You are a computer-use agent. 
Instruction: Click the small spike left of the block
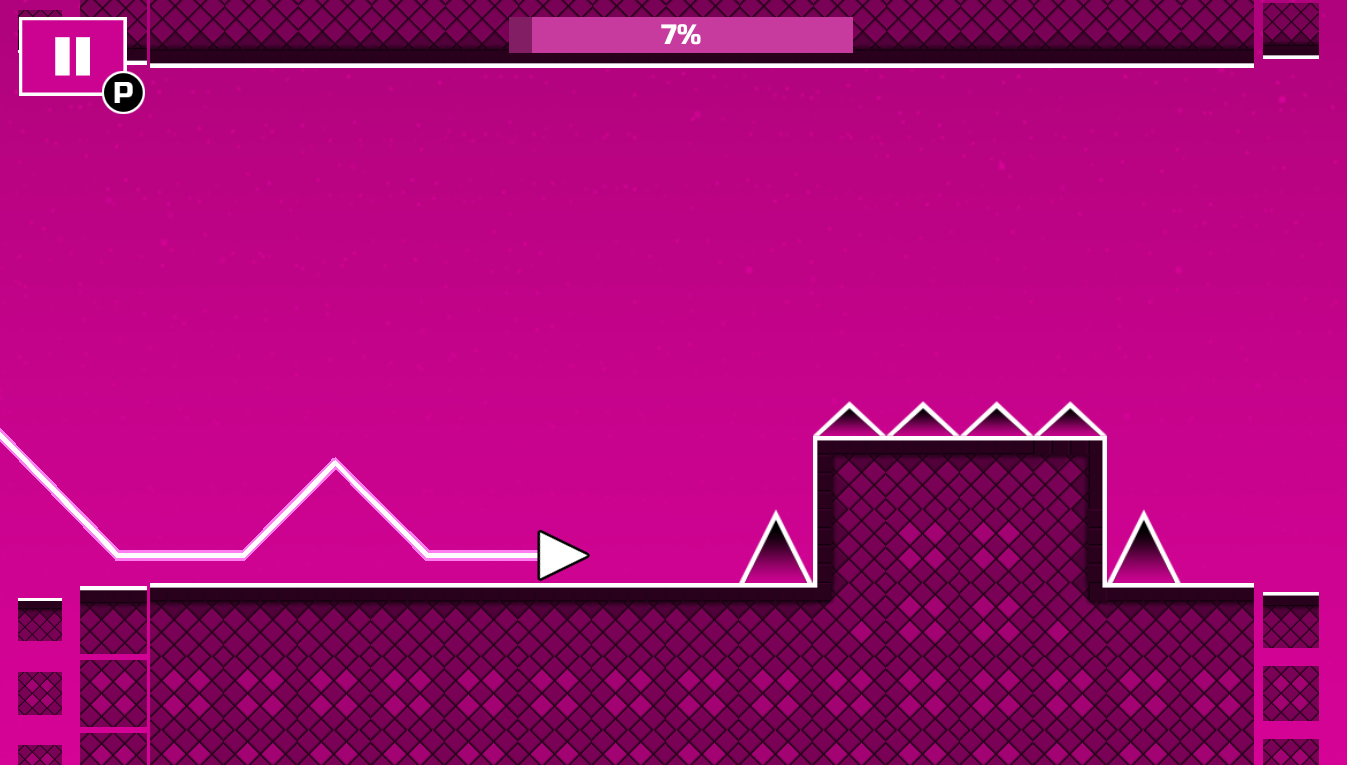pos(778,555)
